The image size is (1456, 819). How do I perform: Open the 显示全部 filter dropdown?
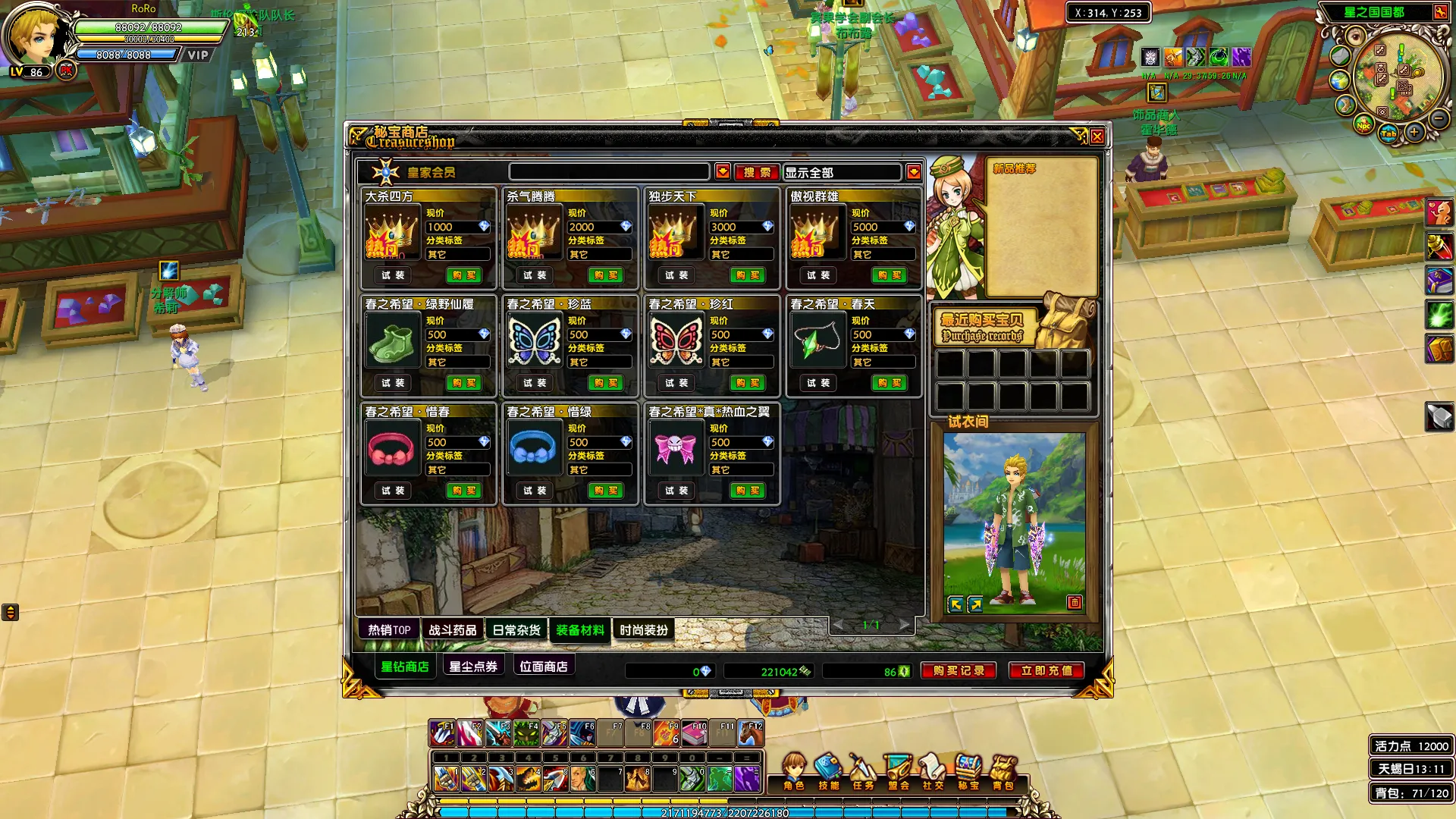tap(913, 172)
